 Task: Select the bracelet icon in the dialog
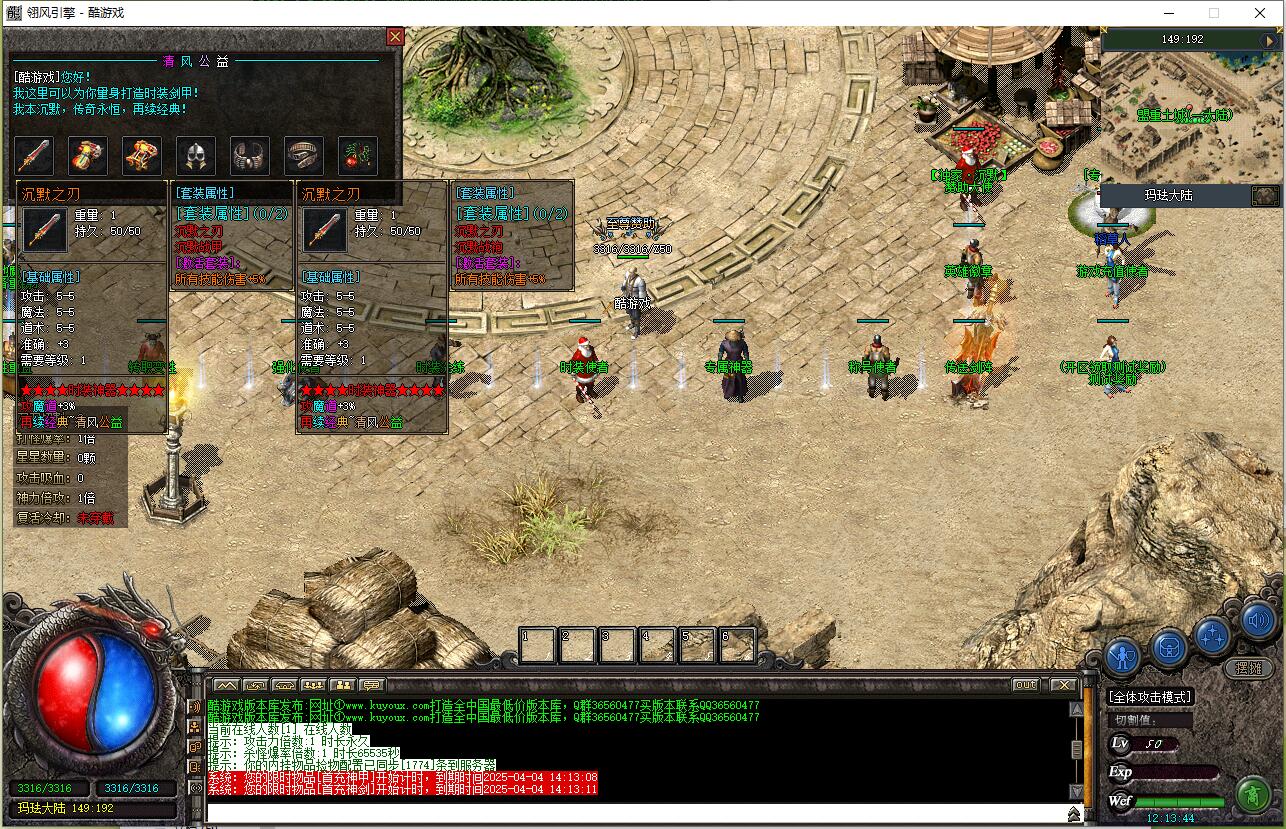(x=250, y=156)
